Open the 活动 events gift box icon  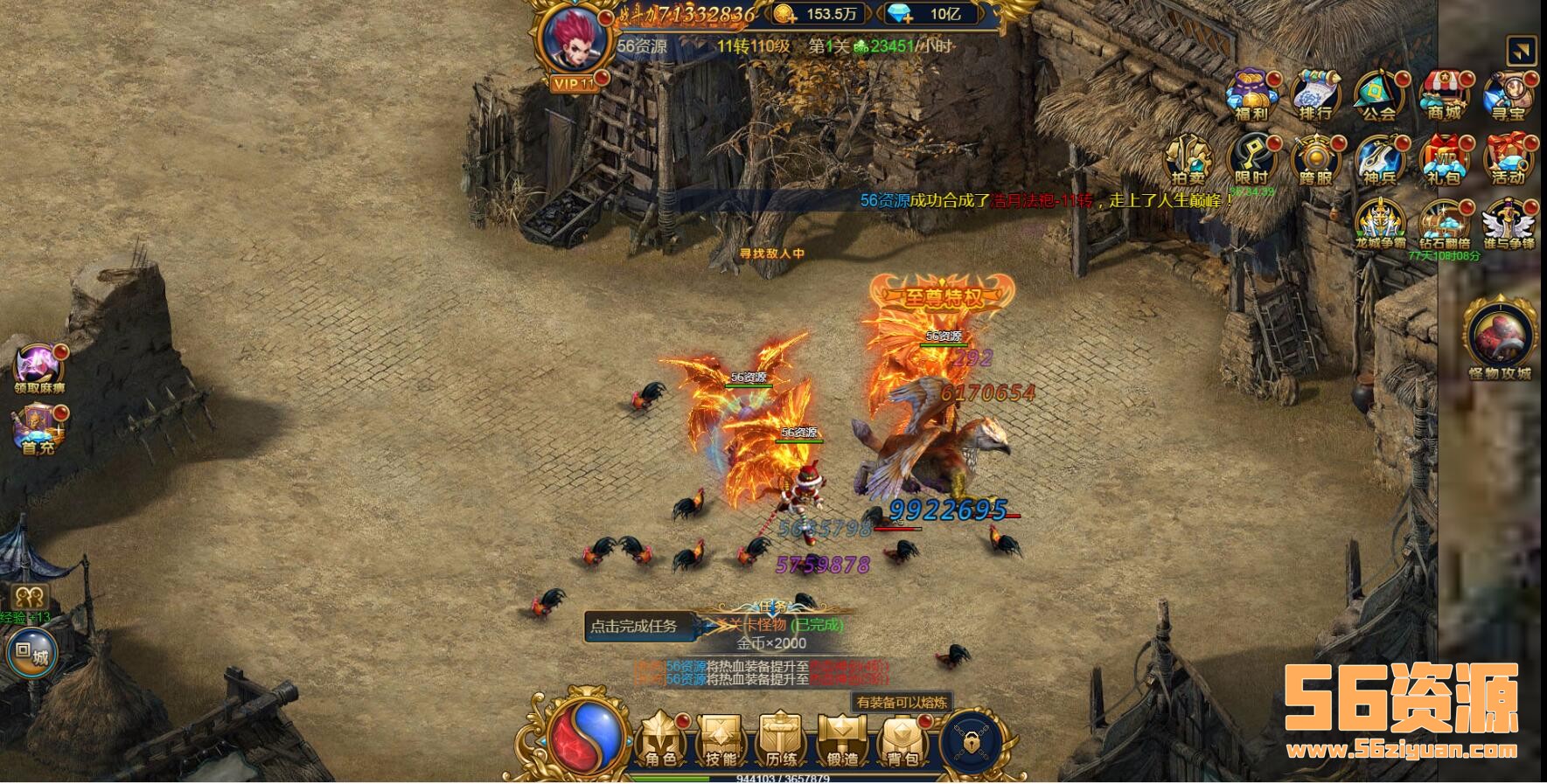pos(1509,160)
